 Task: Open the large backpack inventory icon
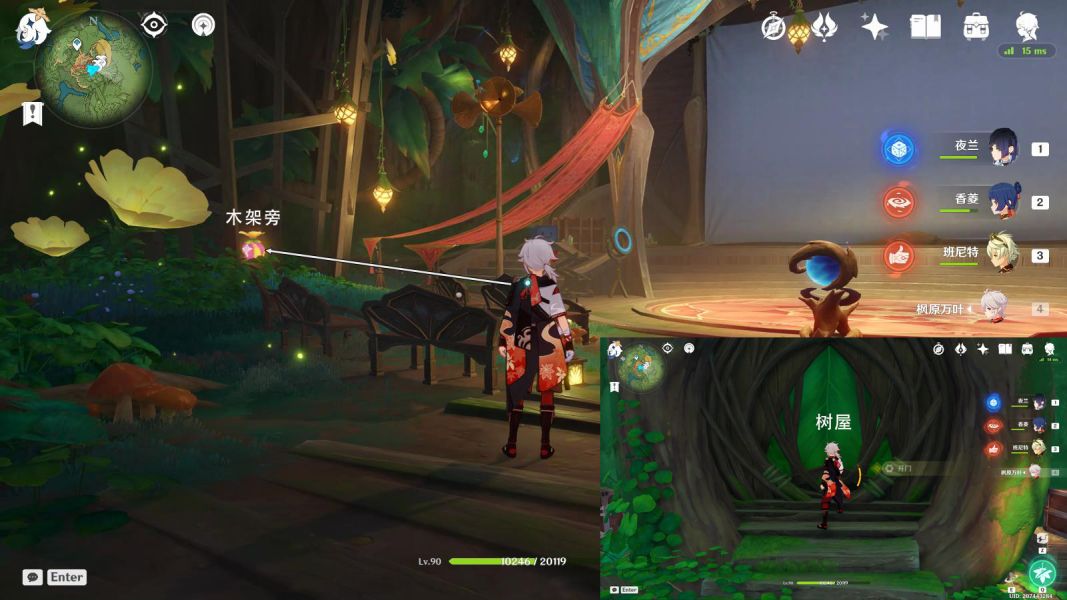pyautogui.click(x=976, y=27)
